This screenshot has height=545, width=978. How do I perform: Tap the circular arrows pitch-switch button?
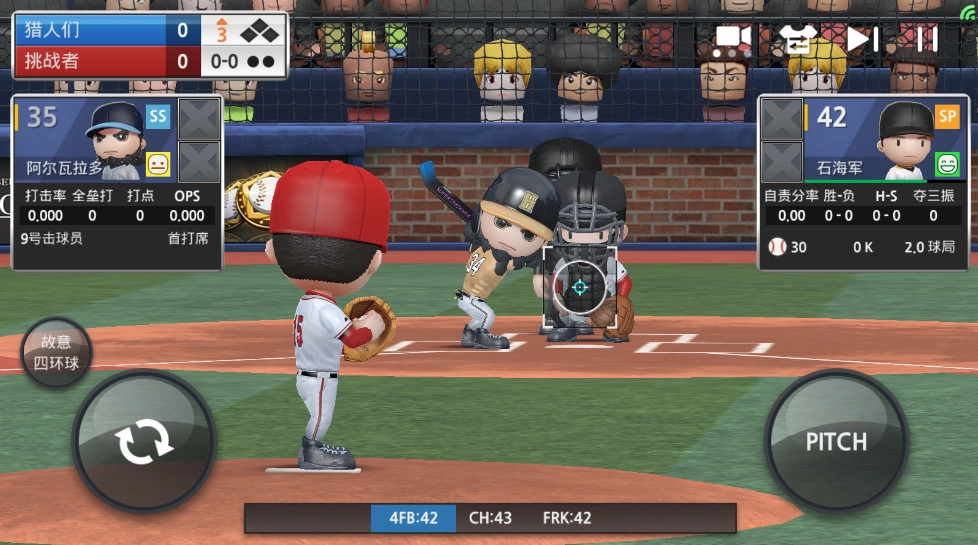coord(143,441)
